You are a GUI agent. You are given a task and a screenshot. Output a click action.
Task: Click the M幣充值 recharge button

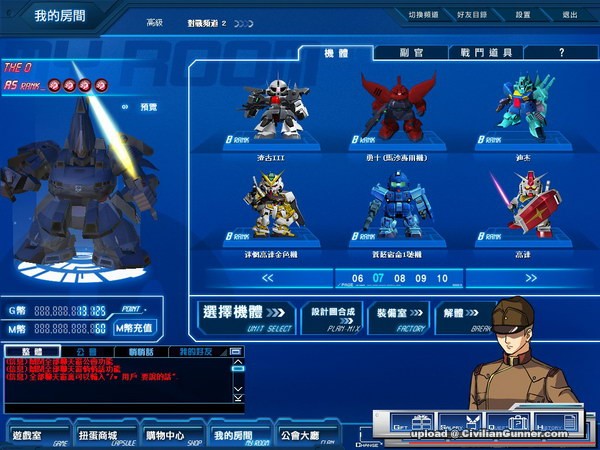click(134, 327)
